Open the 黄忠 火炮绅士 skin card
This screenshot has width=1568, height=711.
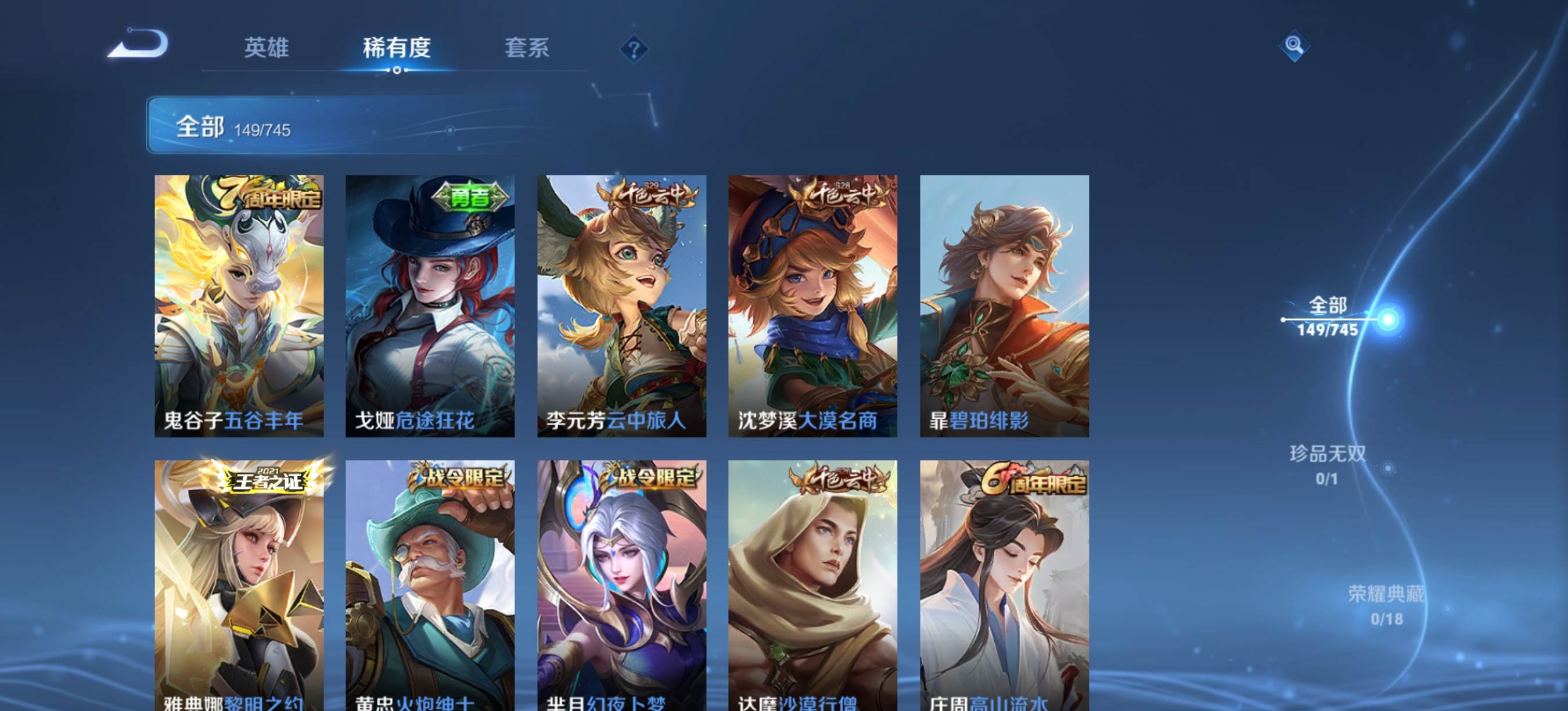pos(430,584)
